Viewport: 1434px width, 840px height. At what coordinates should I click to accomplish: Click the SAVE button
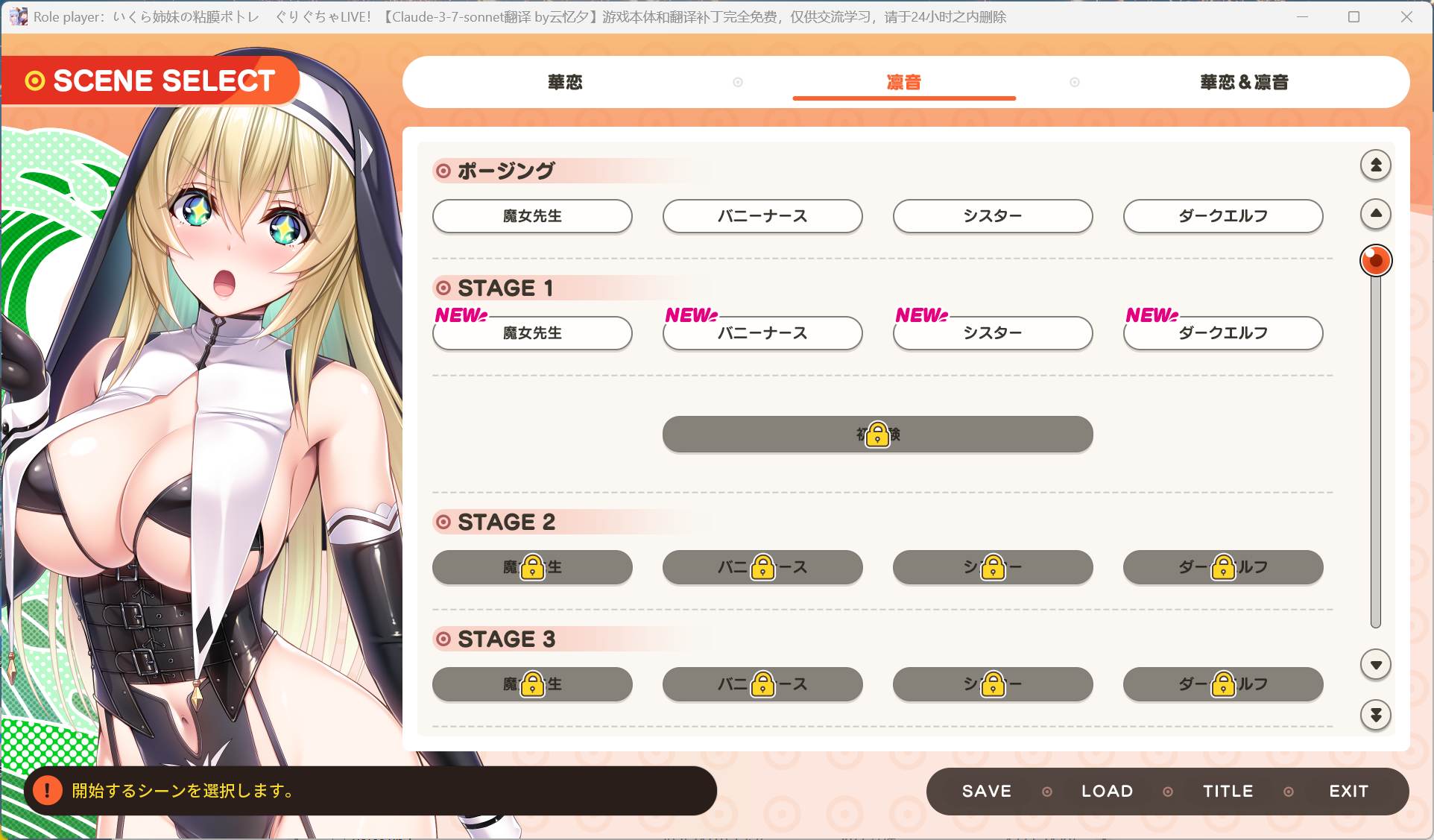coord(985,791)
